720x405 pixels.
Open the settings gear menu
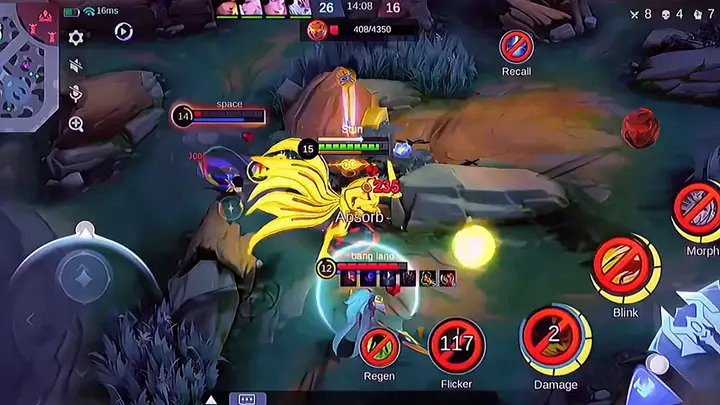click(76, 37)
